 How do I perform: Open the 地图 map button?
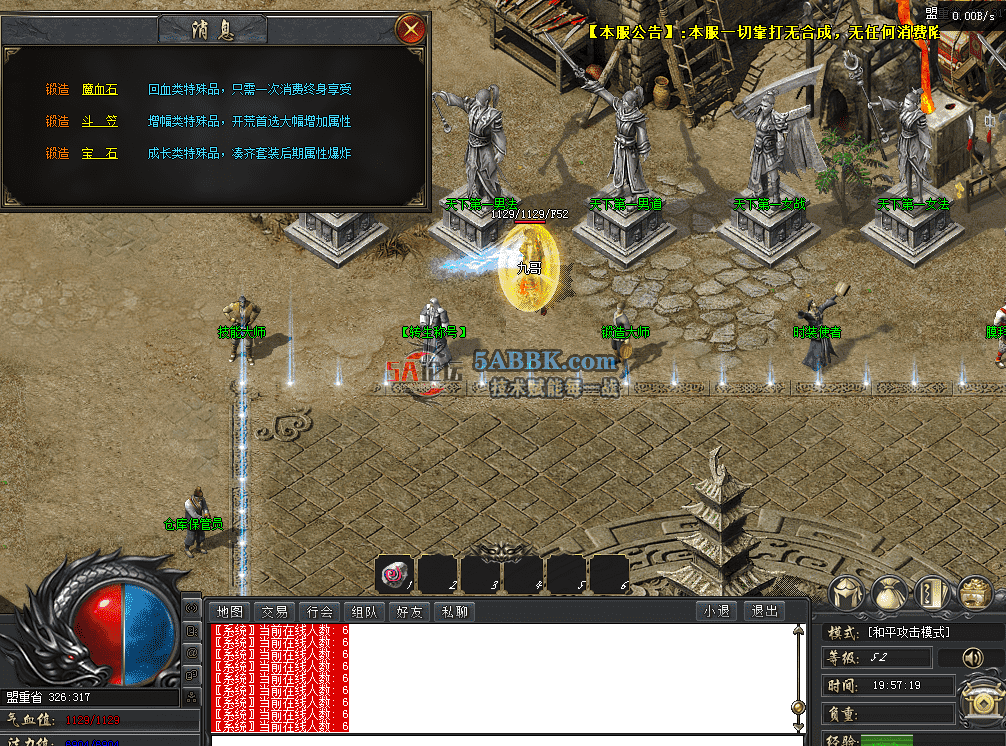229,612
